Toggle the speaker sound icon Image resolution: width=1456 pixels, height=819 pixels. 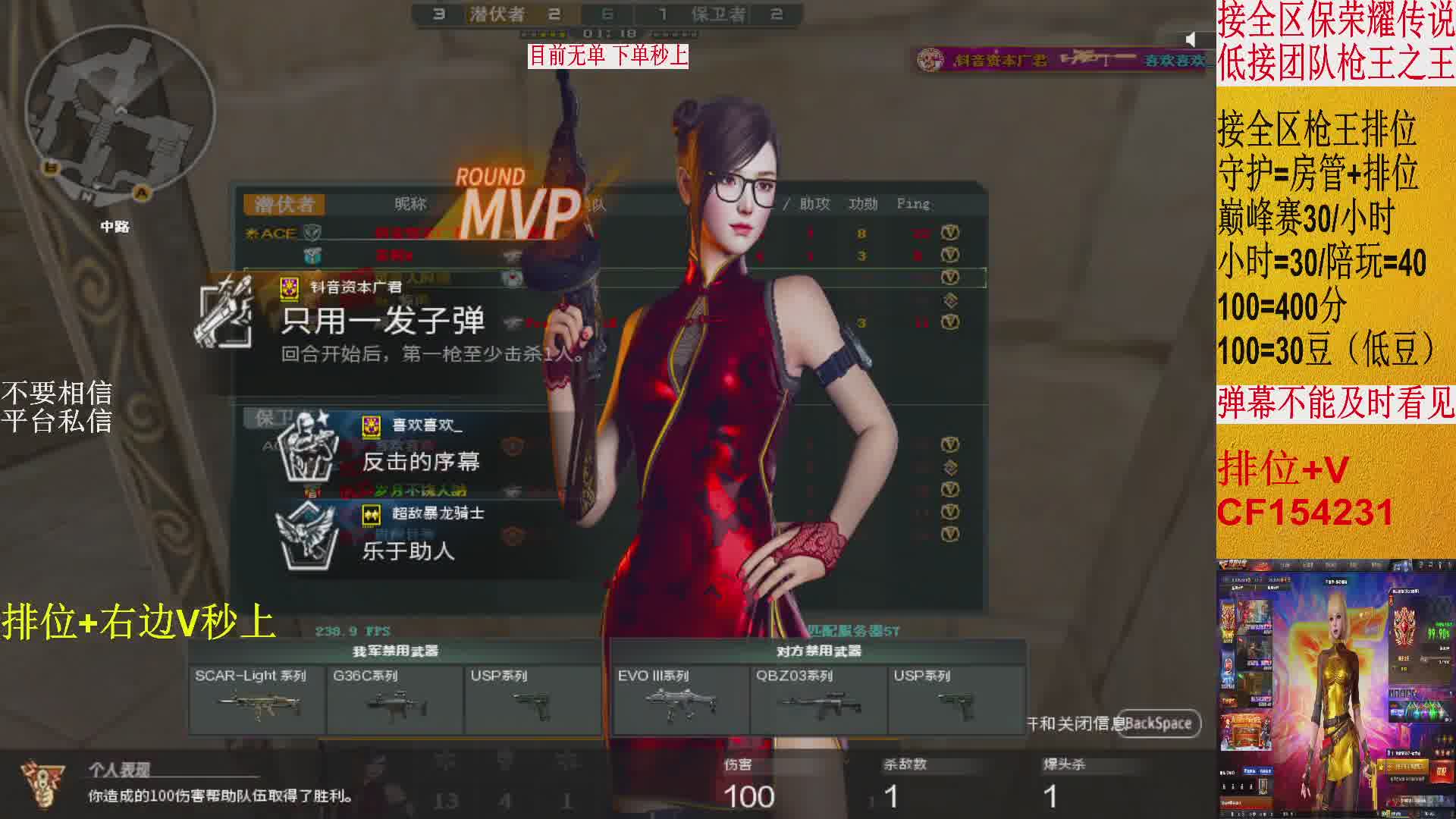tap(1191, 39)
